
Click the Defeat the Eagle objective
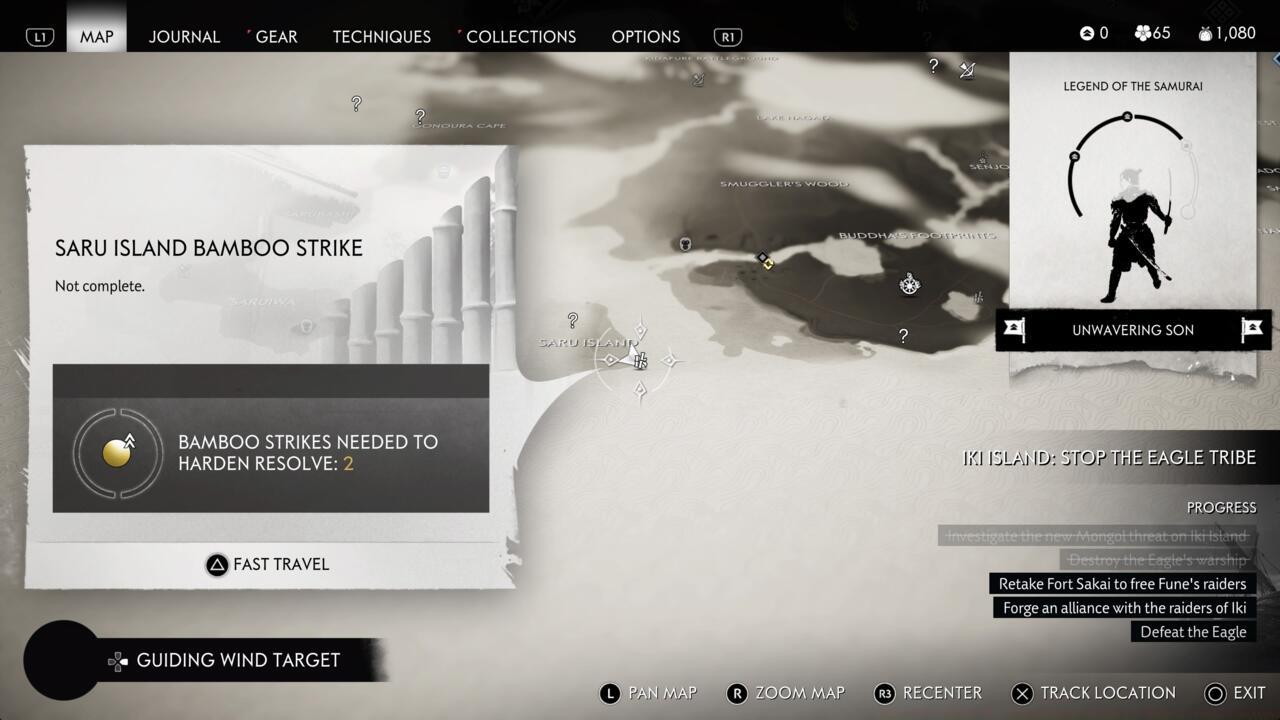coord(1193,632)
